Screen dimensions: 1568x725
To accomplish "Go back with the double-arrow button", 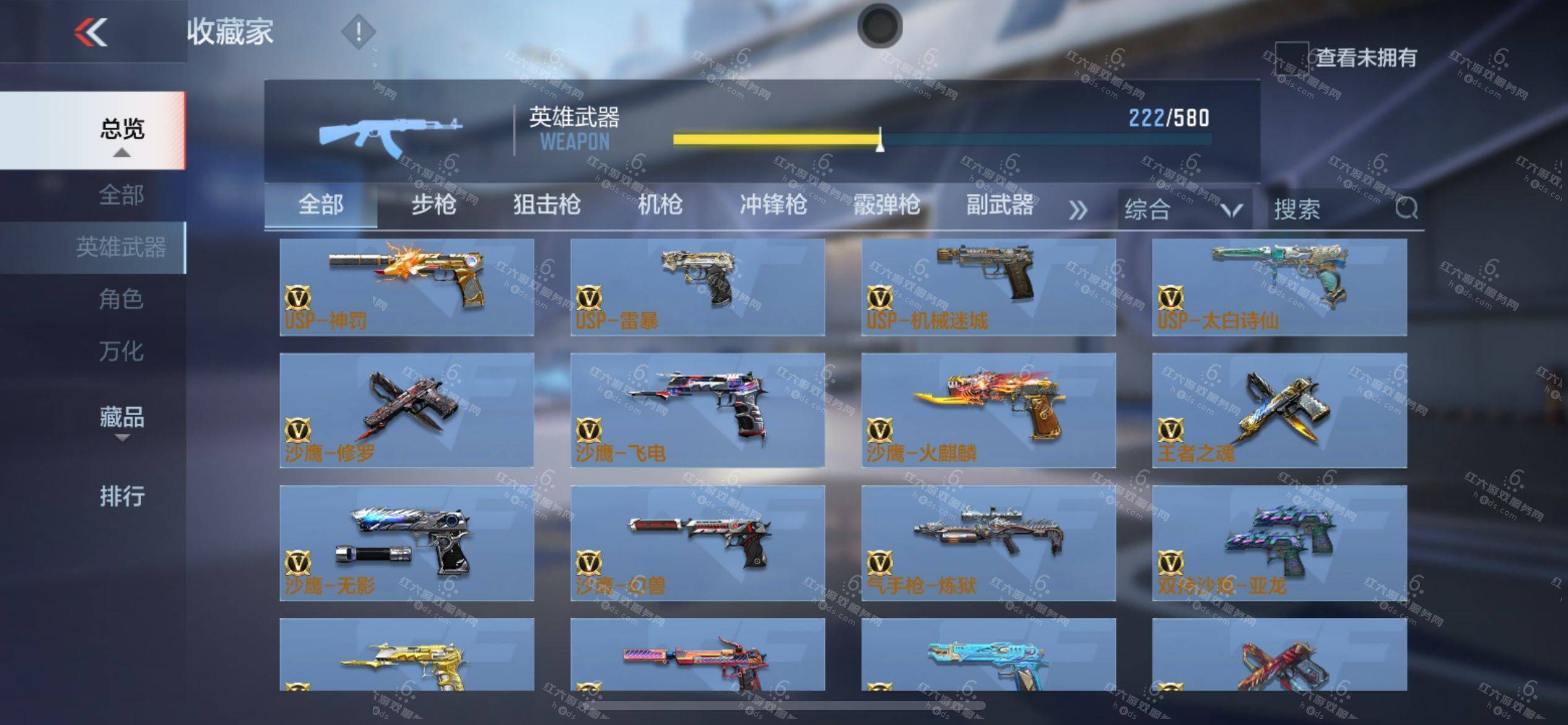I will click(91, 32).
